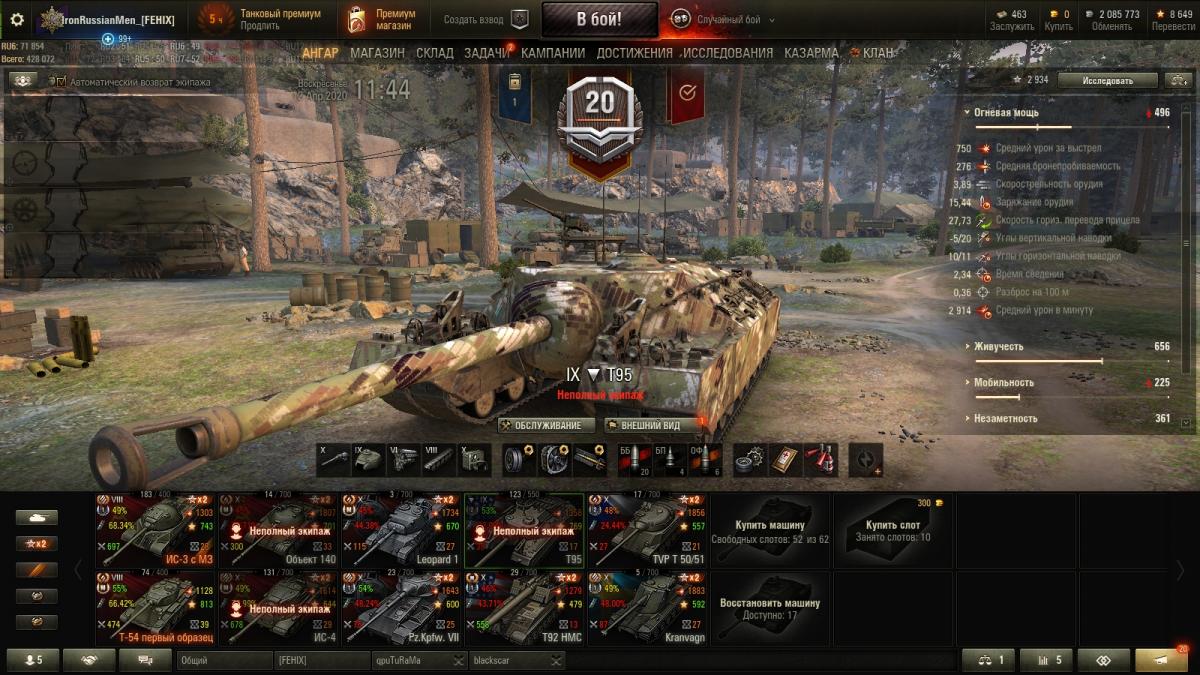The width and height of the screenshot is (1200, 675).
Task: Toggle automatic crew return checkbox
Action: (x=60, y=81)
